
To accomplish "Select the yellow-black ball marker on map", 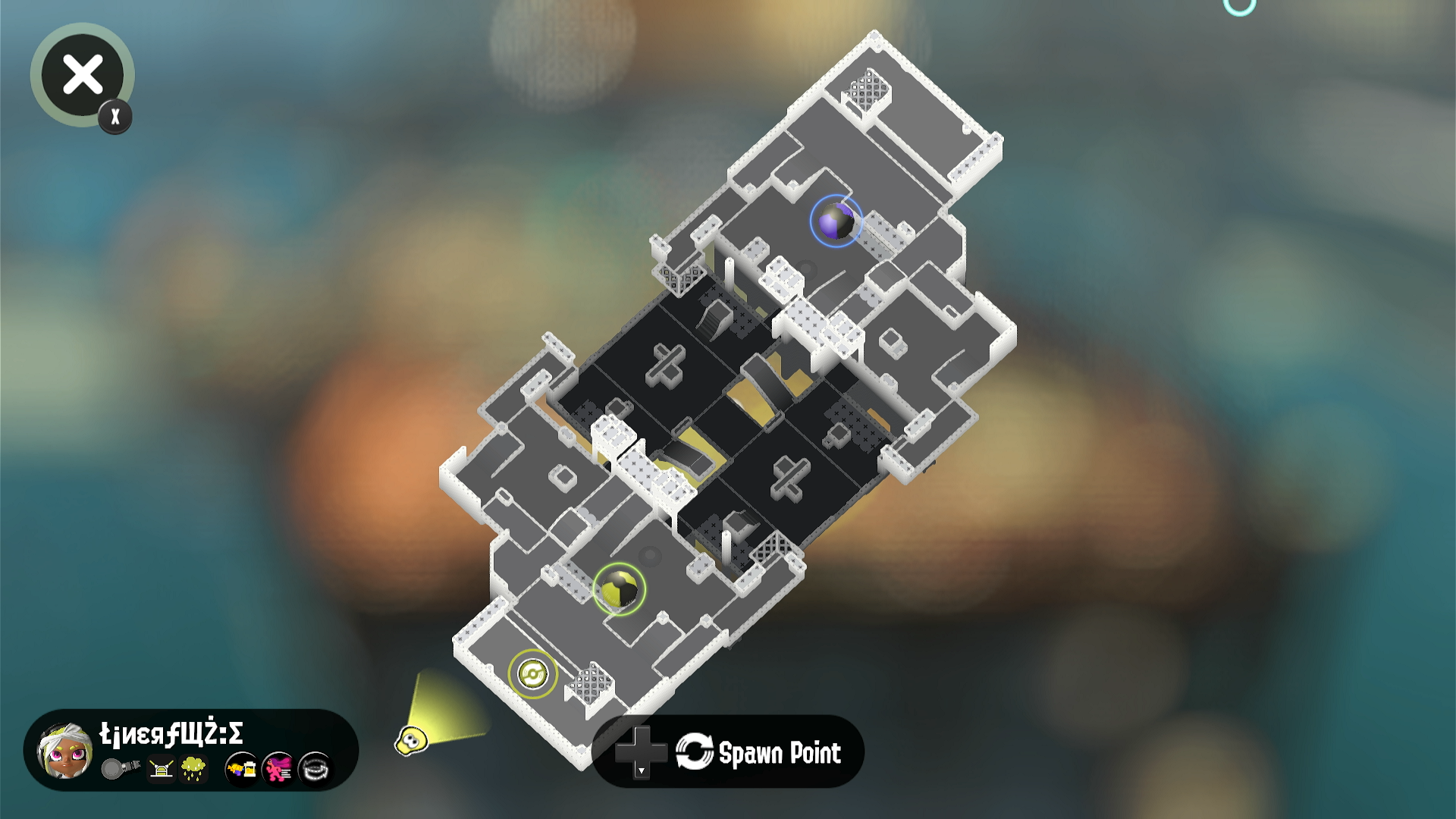I will [x=619, y=589].
